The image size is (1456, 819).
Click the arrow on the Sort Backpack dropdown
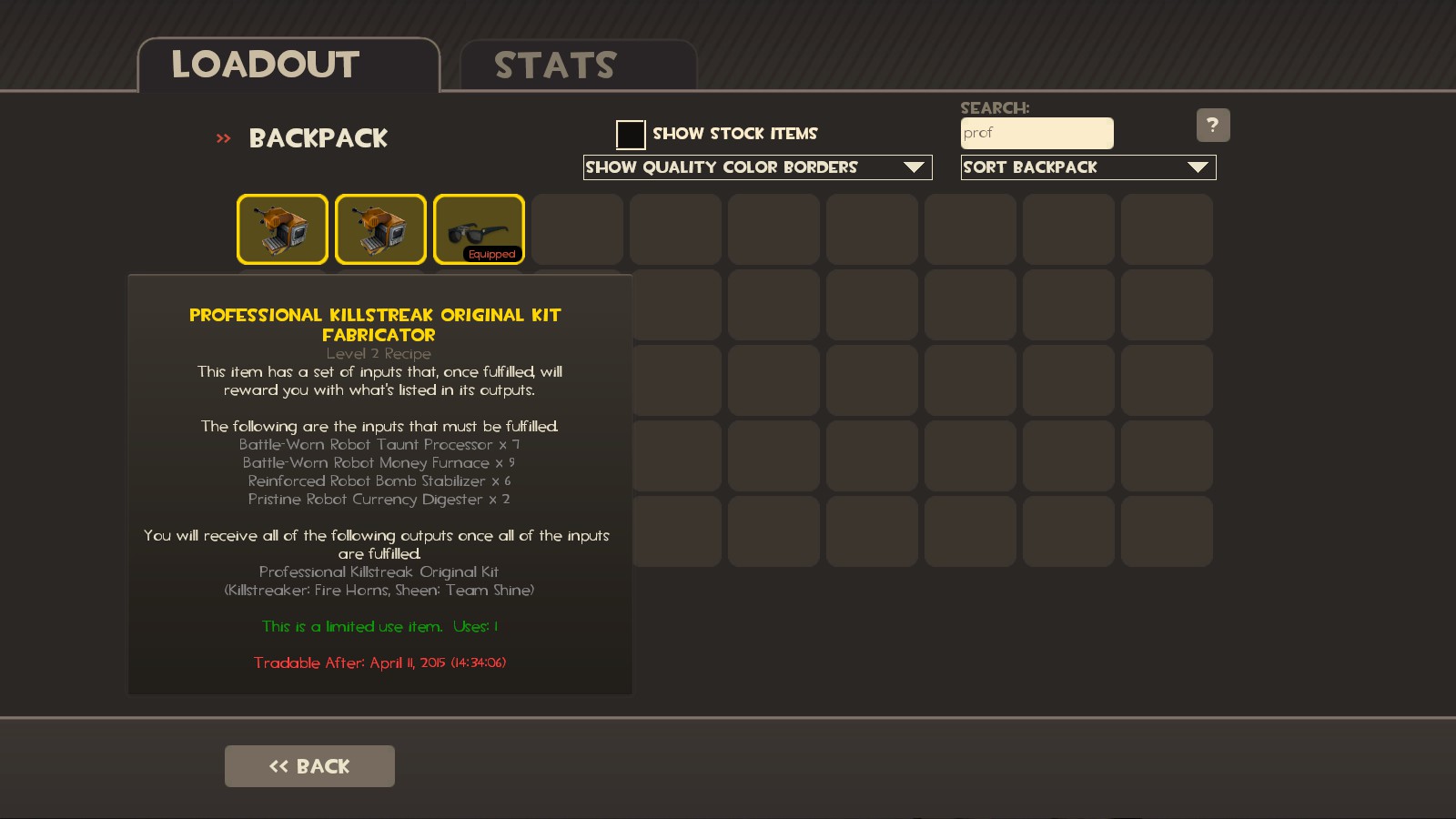1199,167
